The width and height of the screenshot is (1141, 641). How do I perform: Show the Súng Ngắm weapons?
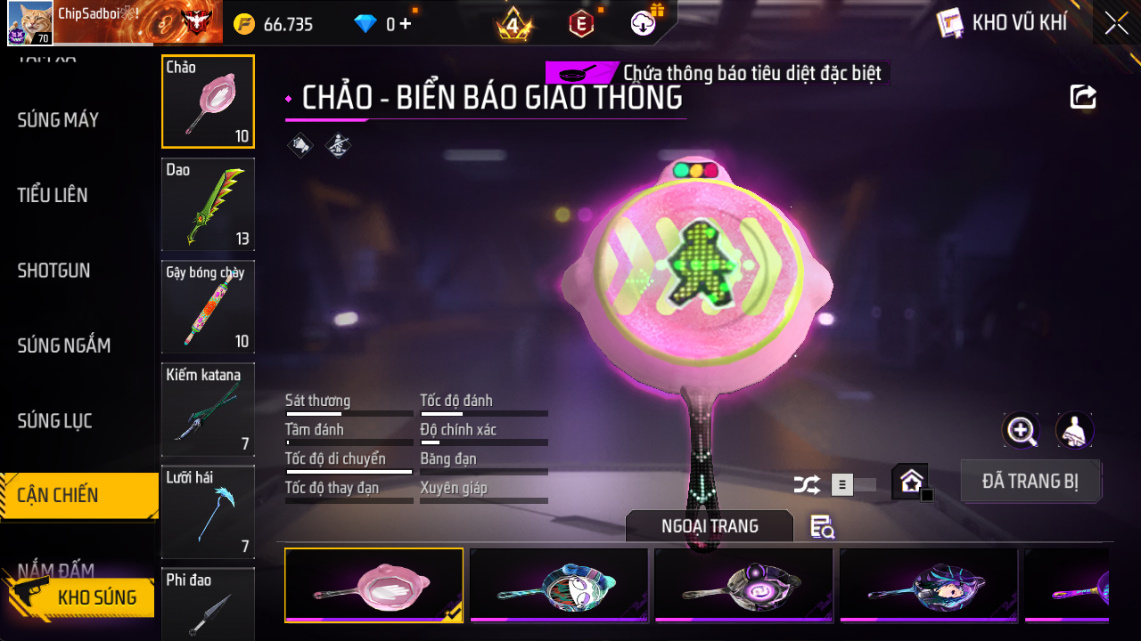click(x=64, y=346)
